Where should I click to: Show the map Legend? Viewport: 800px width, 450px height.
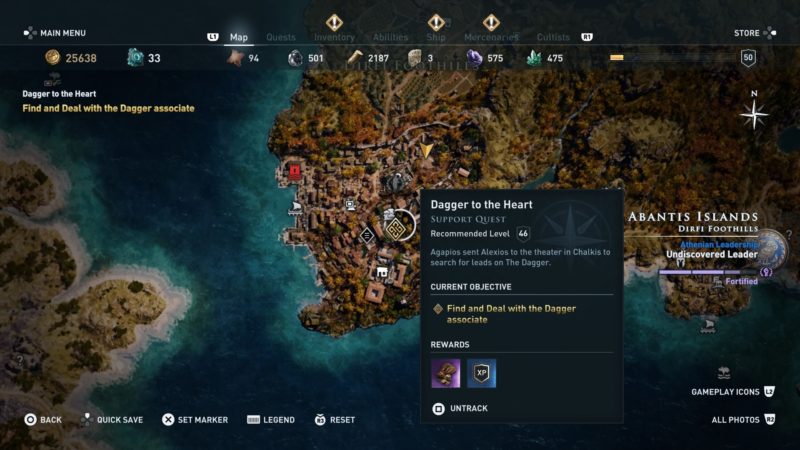pos(271,420)
